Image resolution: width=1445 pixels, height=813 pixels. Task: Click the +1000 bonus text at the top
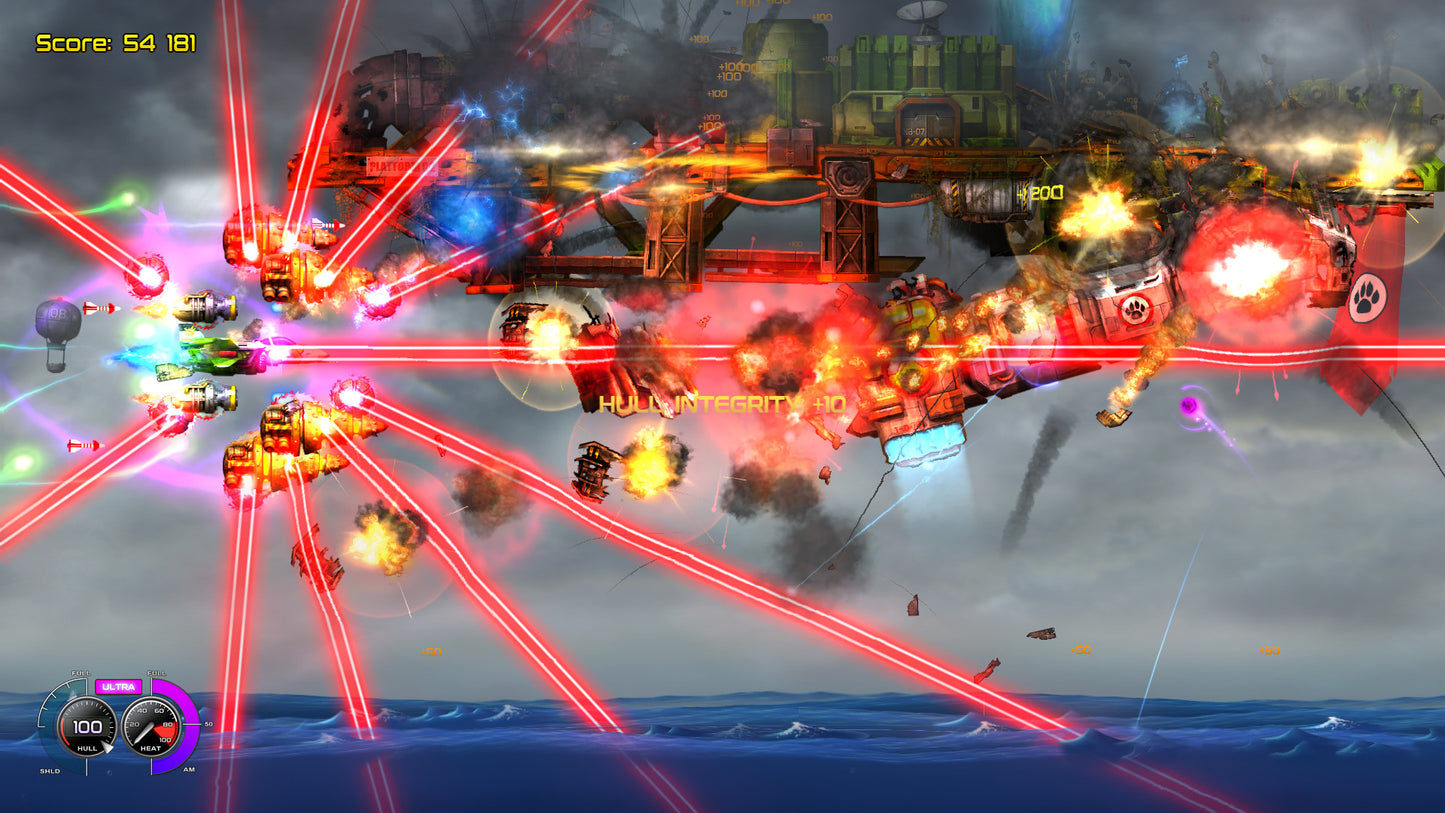pyautogui.click(x=734, y=68)
